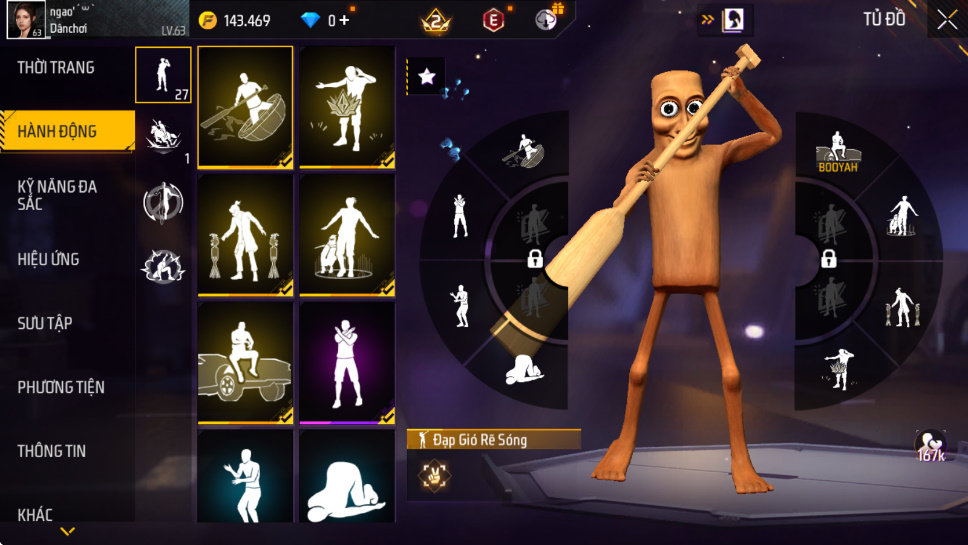Pick the purple crossed-arms emote tile

(x=347, y=362)
